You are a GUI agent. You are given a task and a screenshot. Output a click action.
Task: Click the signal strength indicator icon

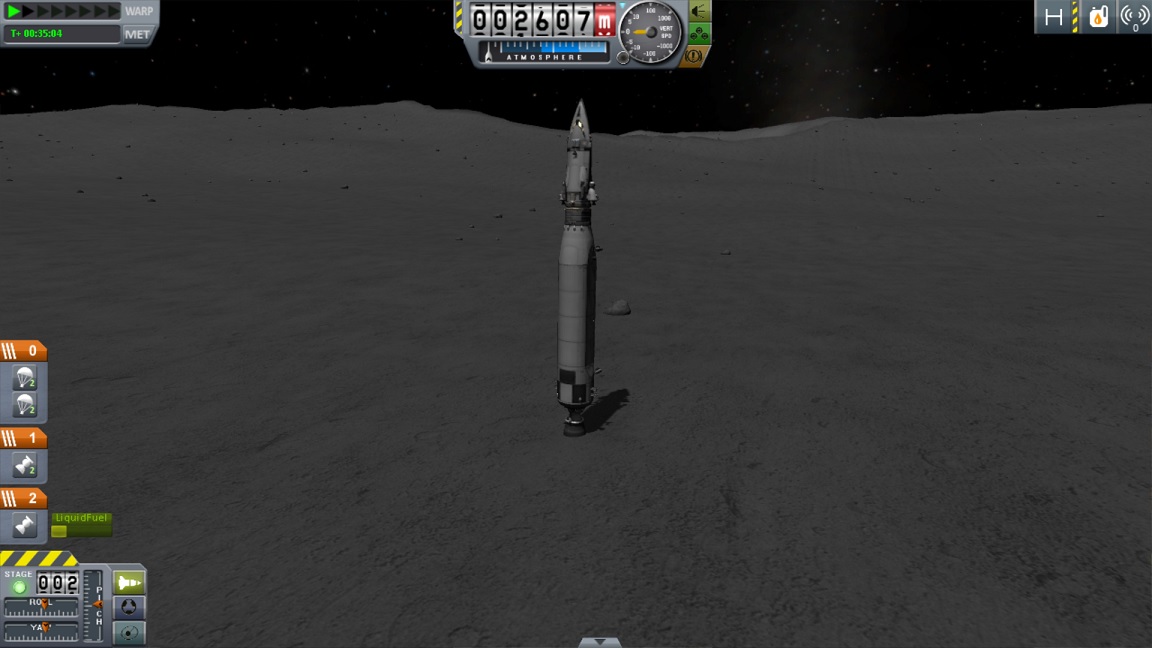pos(1134,17)
